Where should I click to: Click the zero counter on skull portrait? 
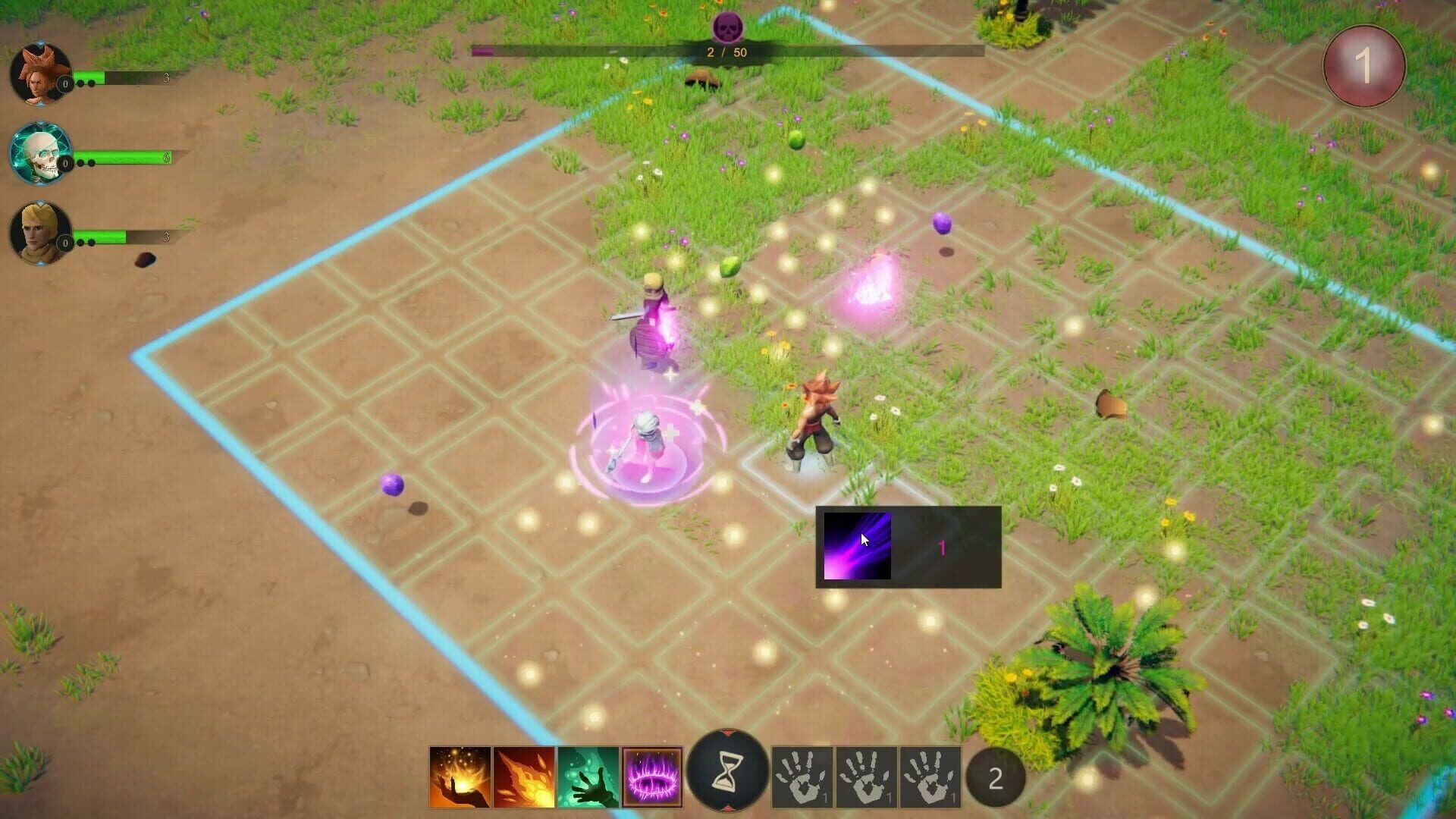(x=67, y=163)
